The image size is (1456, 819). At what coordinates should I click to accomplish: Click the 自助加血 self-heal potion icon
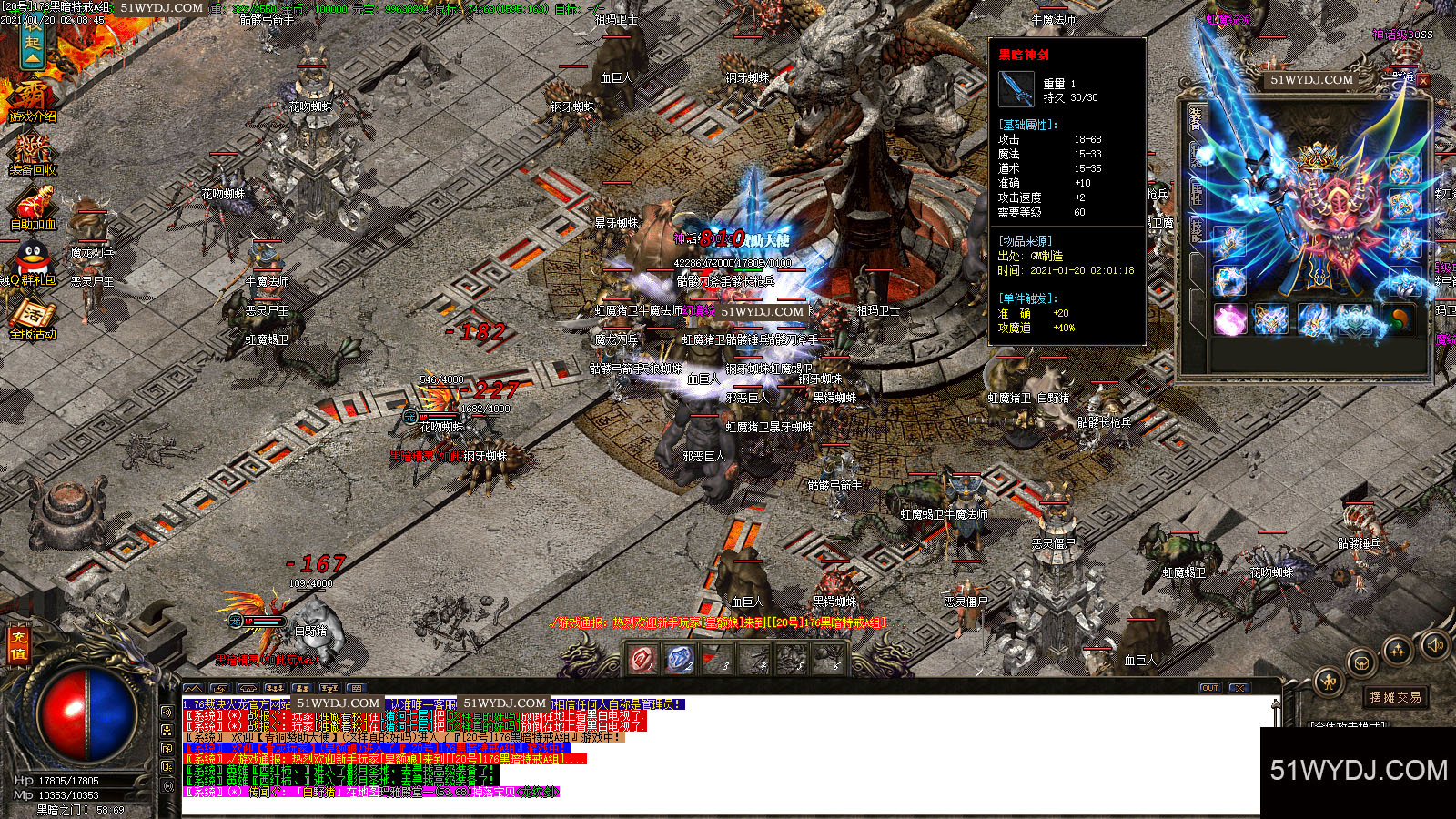(33, 209)
